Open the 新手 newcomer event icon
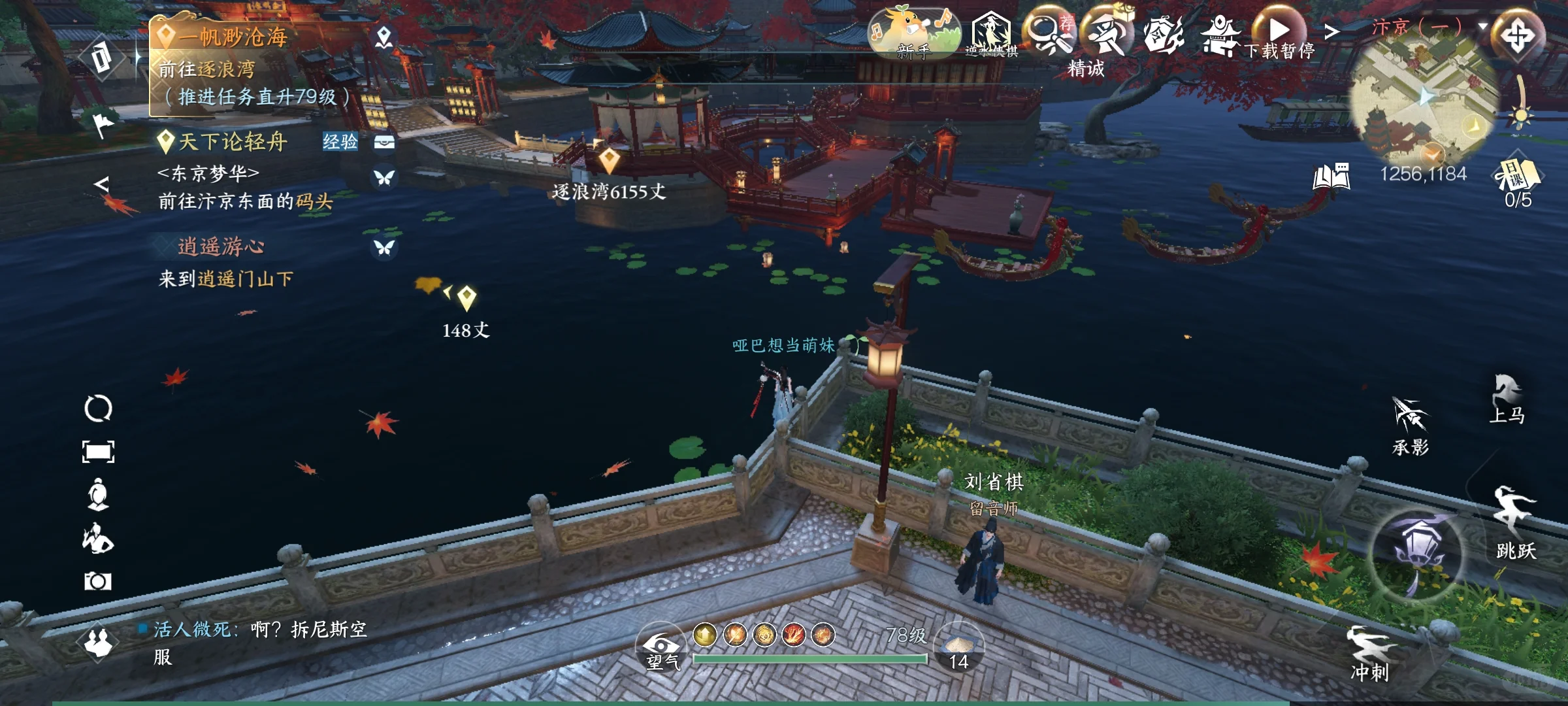The height and width of the screenshot is (706, 1568). point(914,33)
